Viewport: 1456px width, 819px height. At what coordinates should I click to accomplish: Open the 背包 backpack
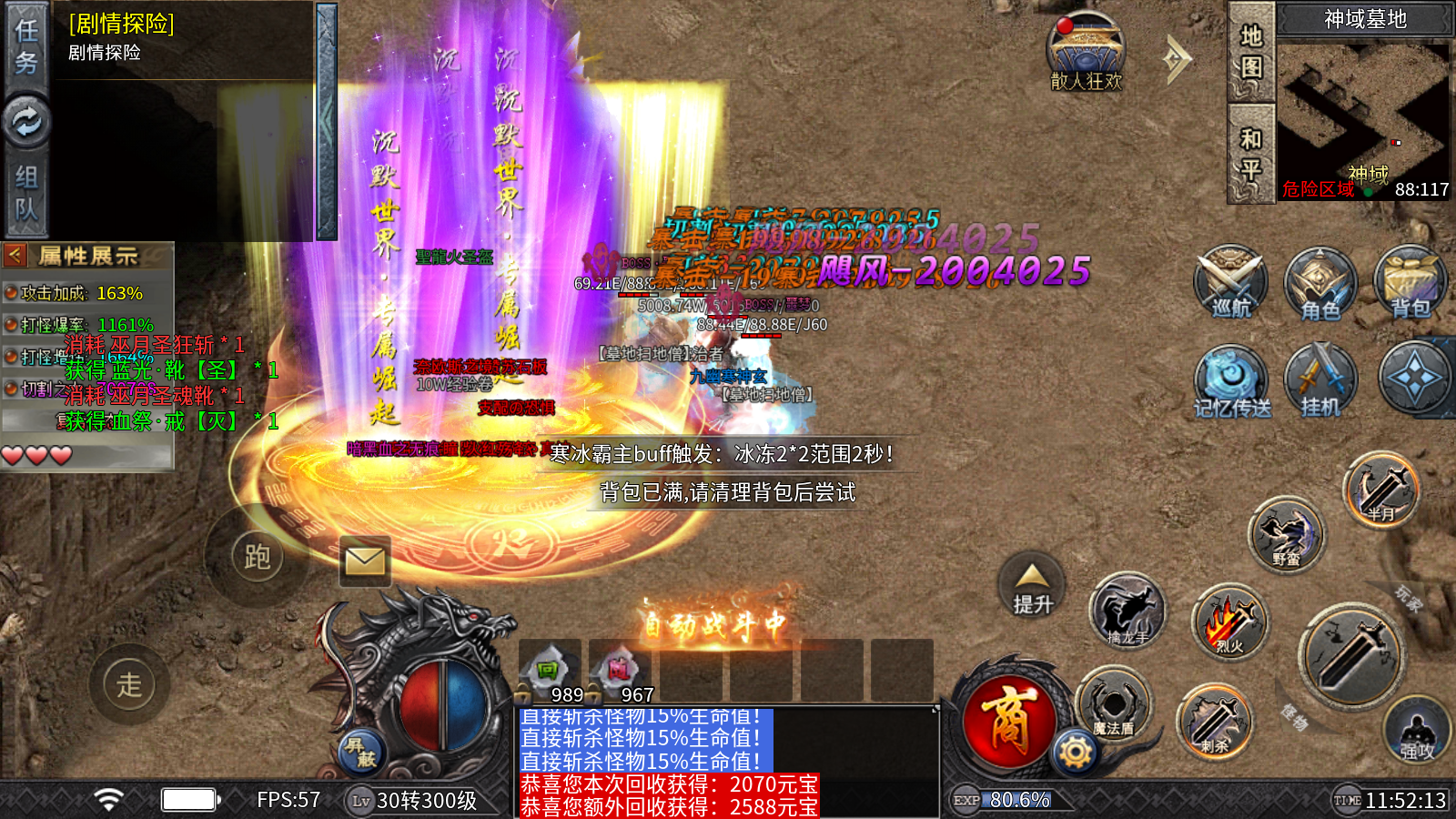[1410, 281]
